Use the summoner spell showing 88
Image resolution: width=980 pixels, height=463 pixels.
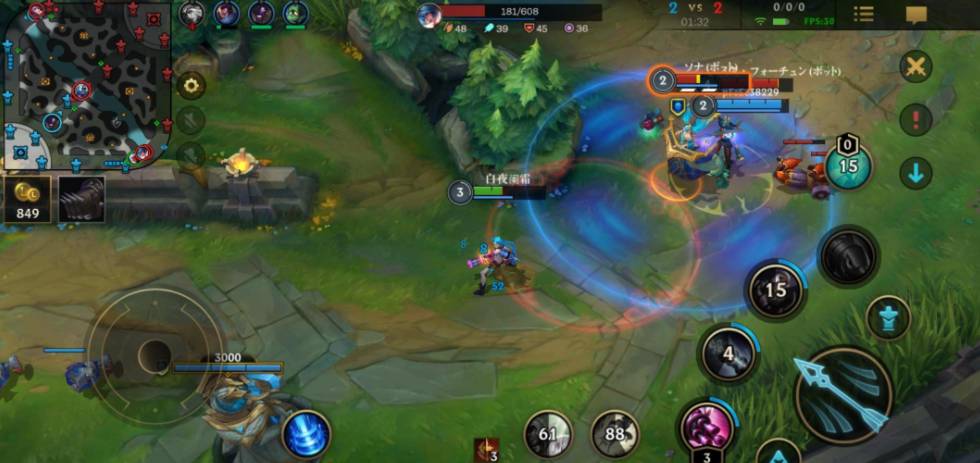pyautogui.click(x=614, y=435)
